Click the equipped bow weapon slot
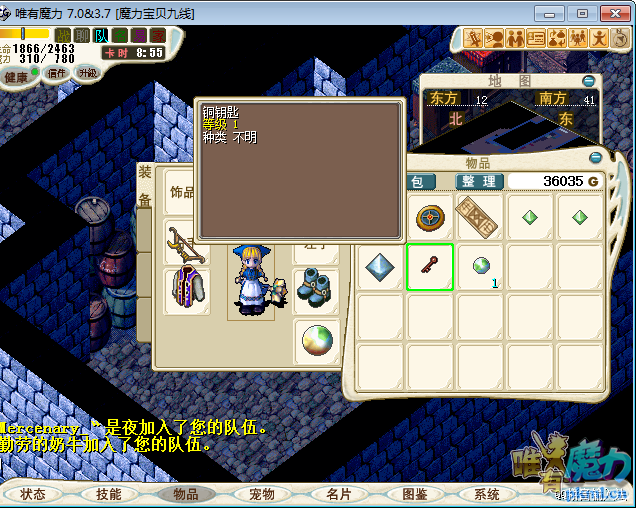 (186, 242)
